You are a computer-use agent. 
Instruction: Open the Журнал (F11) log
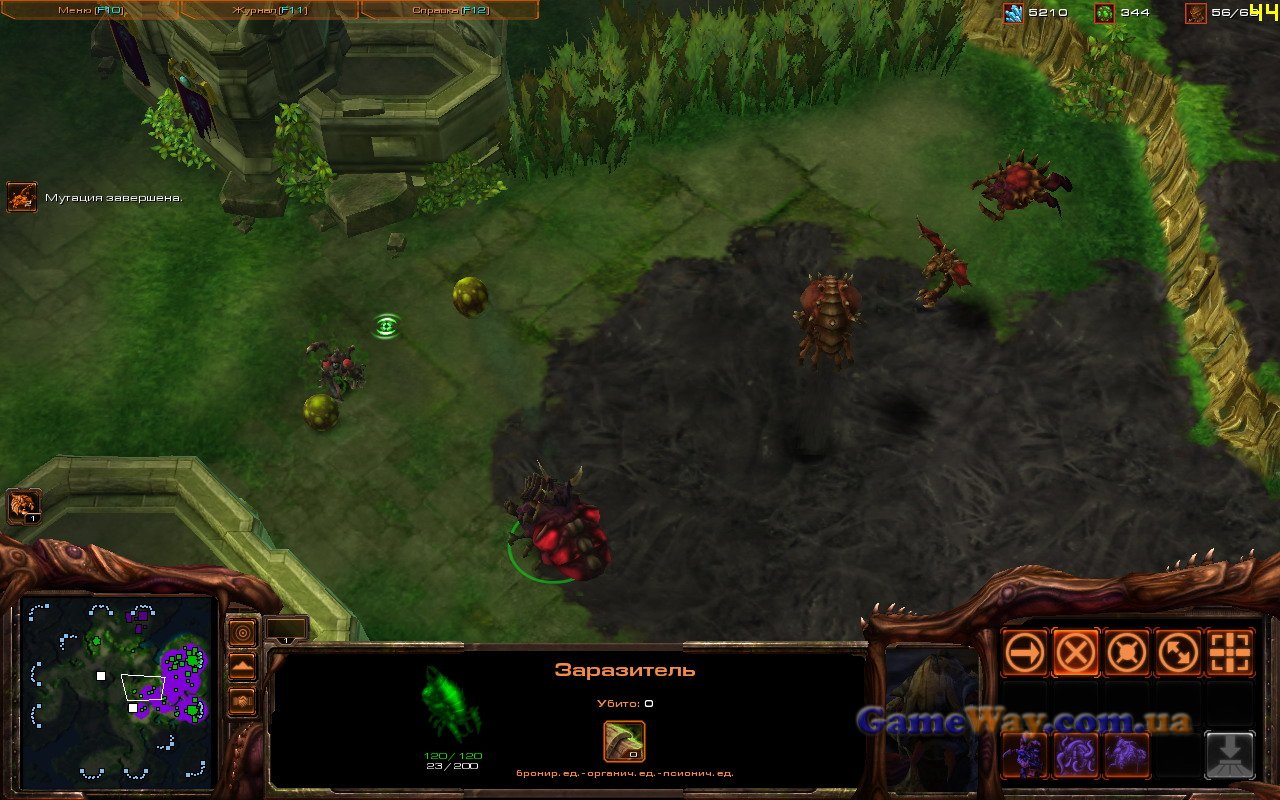coord(269,10)
